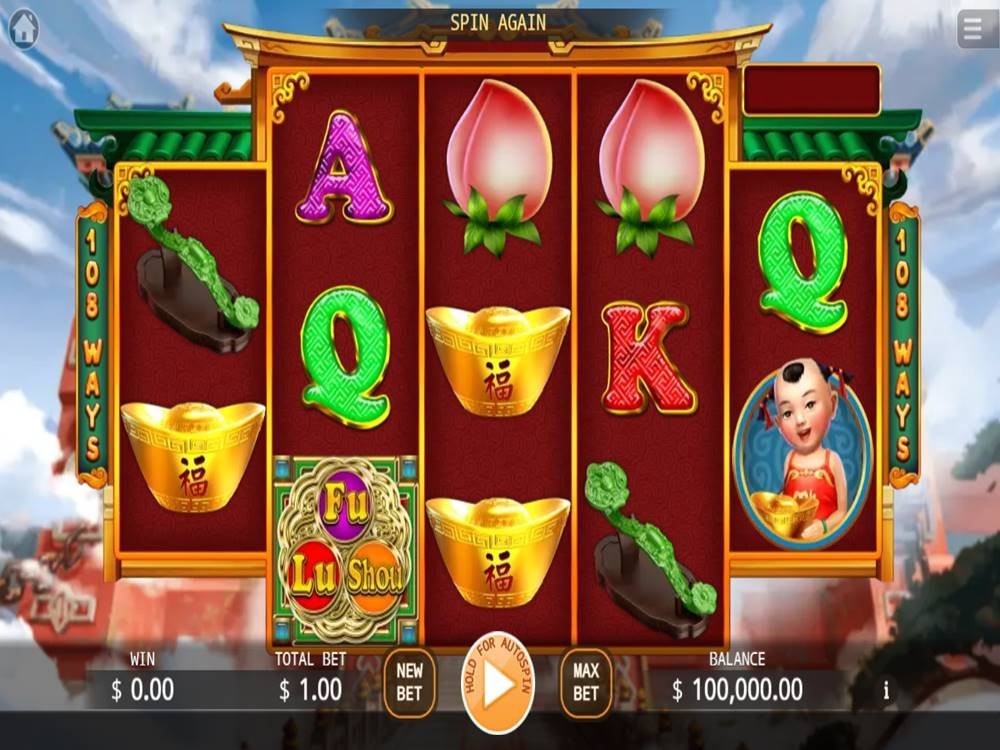Set the Max Bet

586,683
